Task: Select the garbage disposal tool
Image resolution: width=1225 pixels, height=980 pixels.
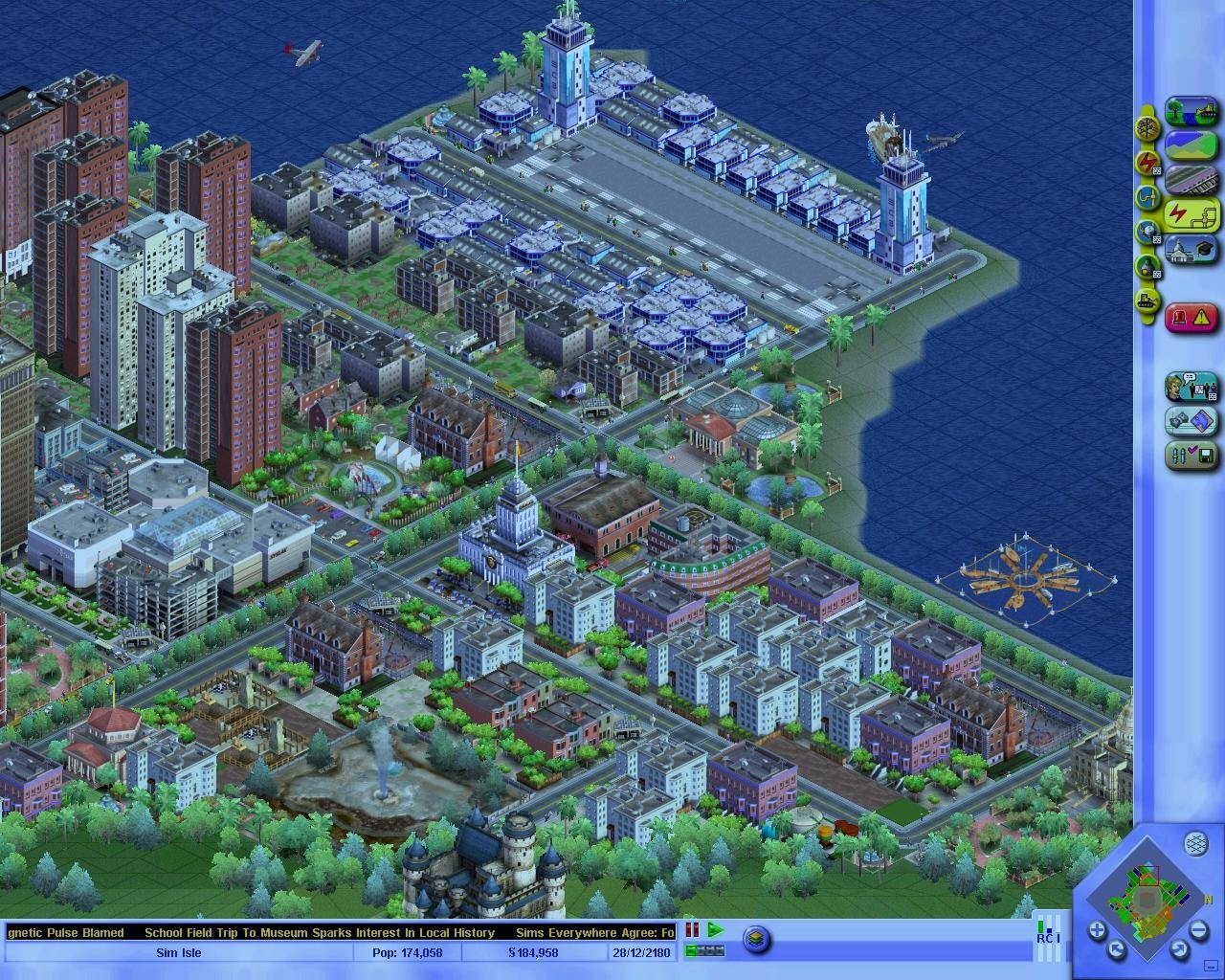Action: tap(1150, 266)
